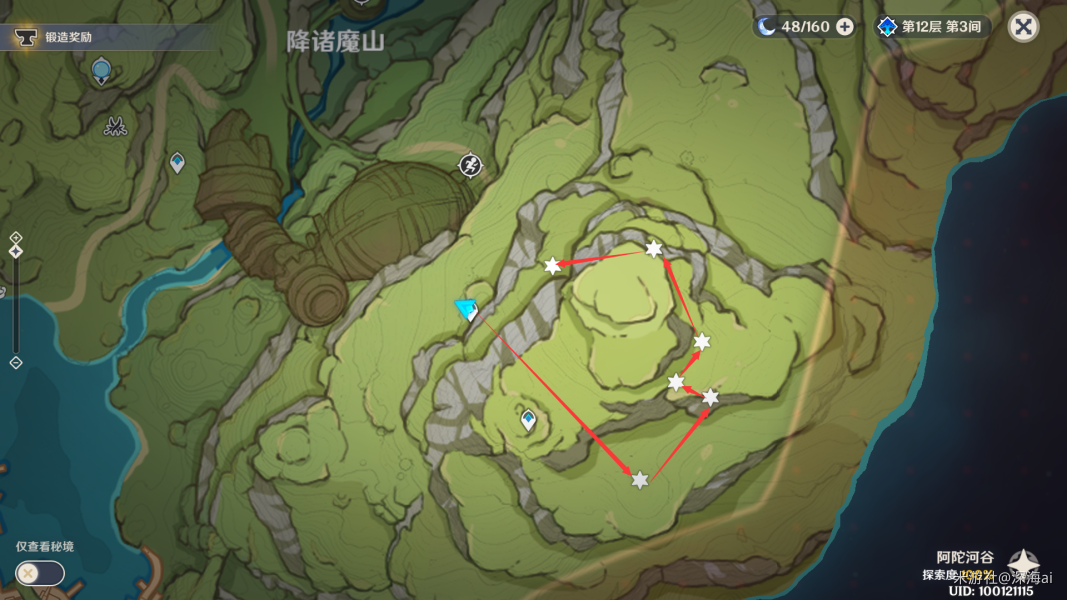Image resolution: width=1067 pixels, height=600 pixels.
Task: Select the crossed-blades enemy marker
Action: tap(115, 126)
